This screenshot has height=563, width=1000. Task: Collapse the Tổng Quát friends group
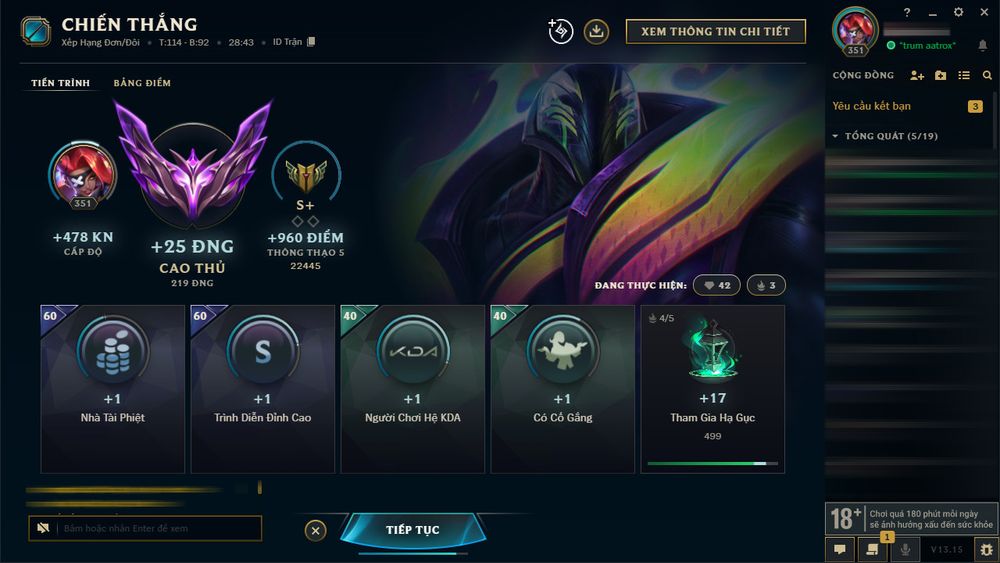click(836, 136)
